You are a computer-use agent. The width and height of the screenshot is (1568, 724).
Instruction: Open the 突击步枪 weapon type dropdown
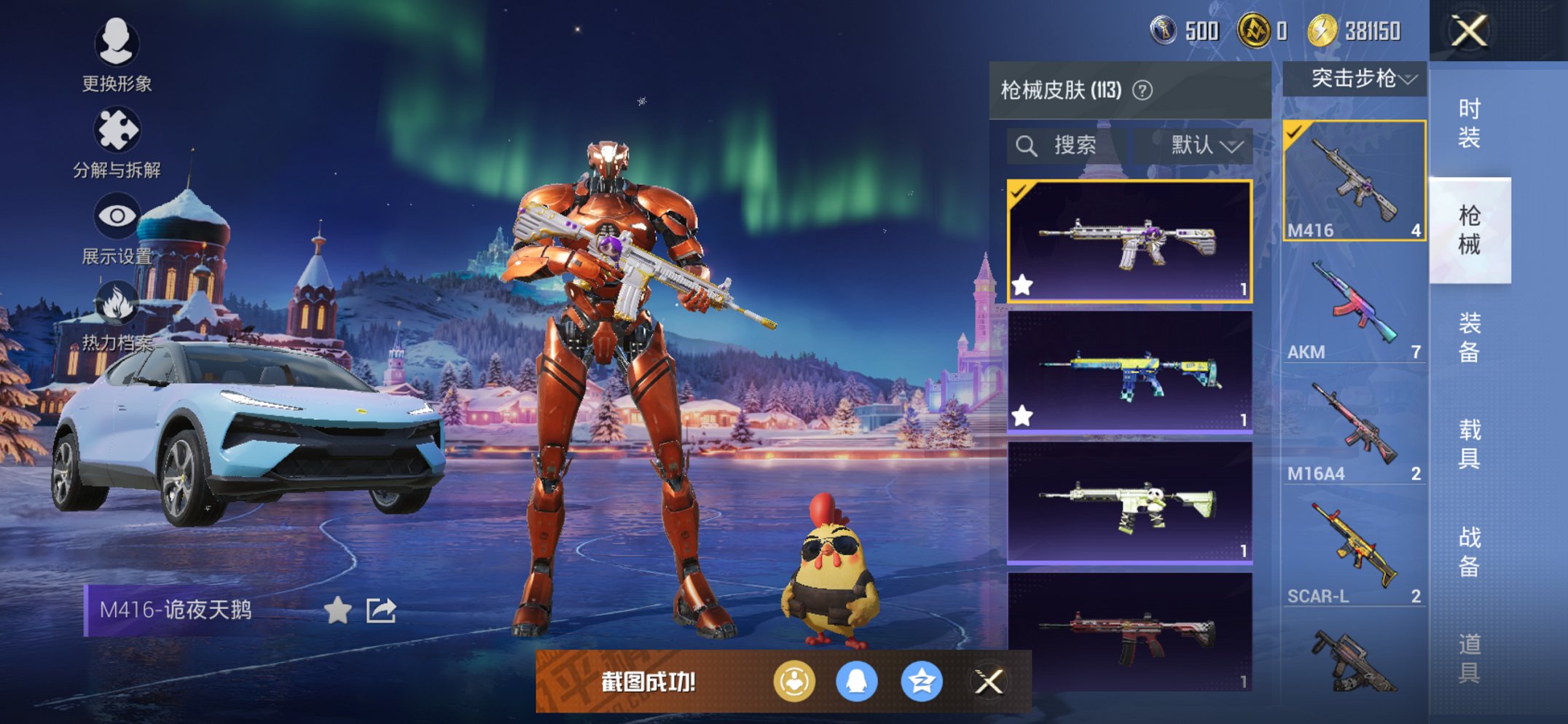click(1354, 79)
